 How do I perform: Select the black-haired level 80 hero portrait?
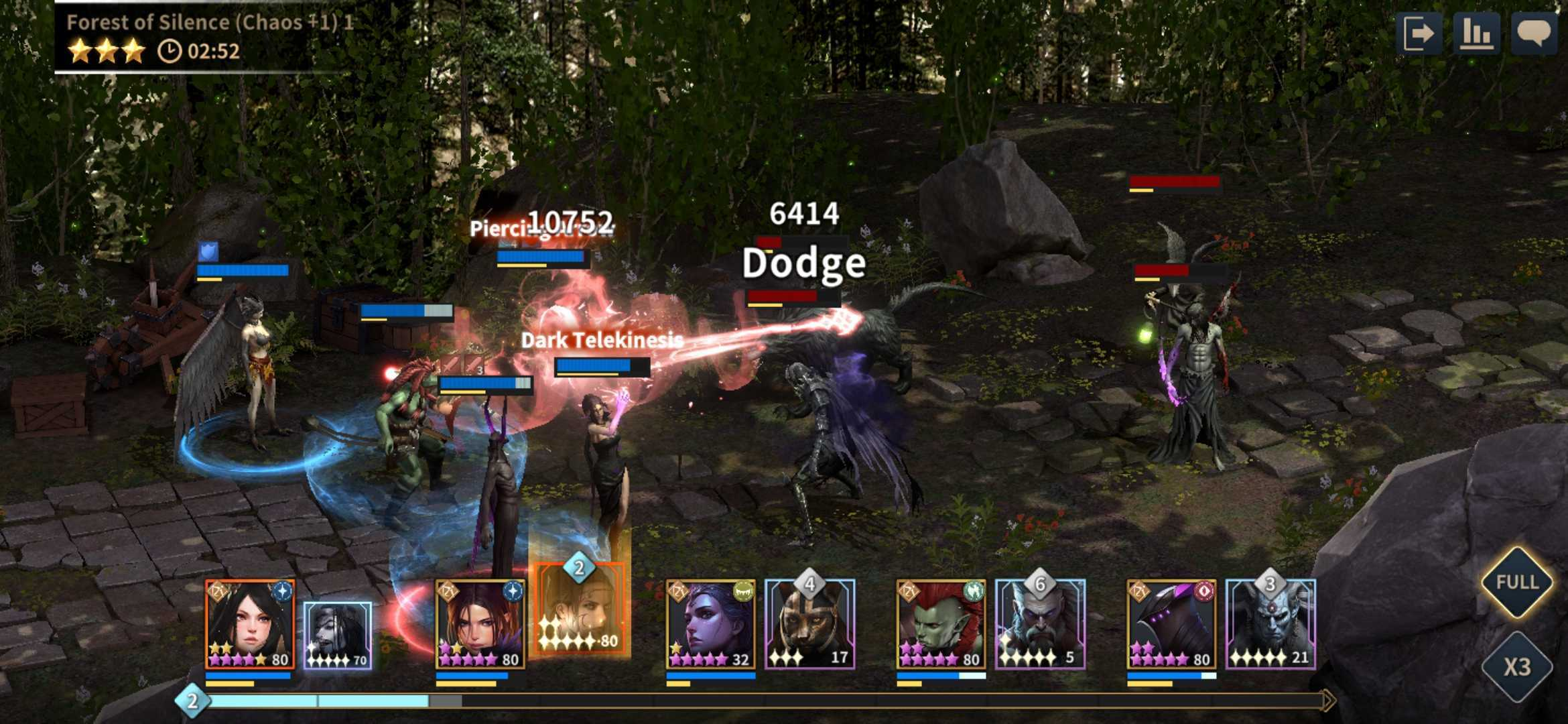point(249,625)
